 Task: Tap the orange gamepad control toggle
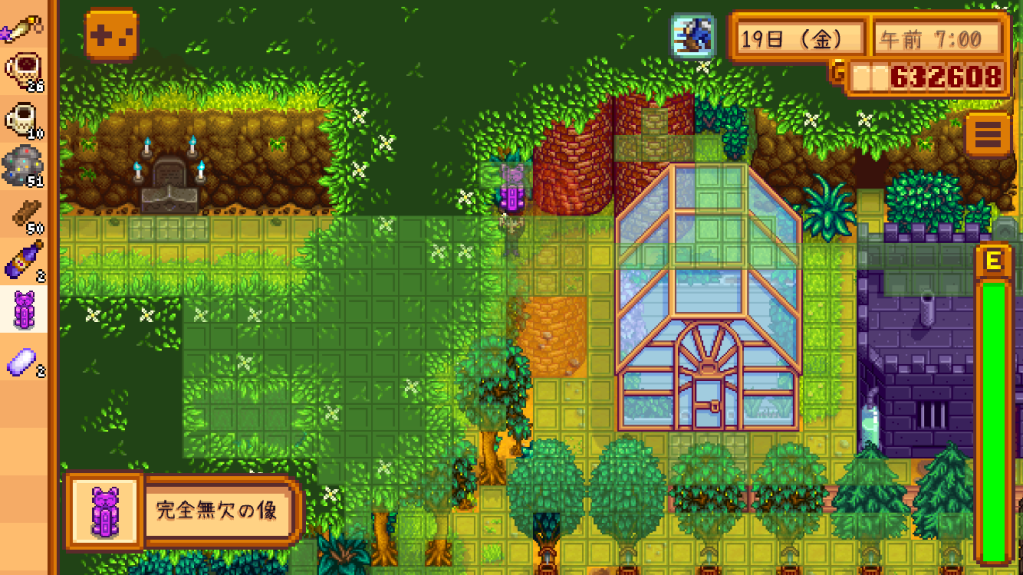pos(111,35)
